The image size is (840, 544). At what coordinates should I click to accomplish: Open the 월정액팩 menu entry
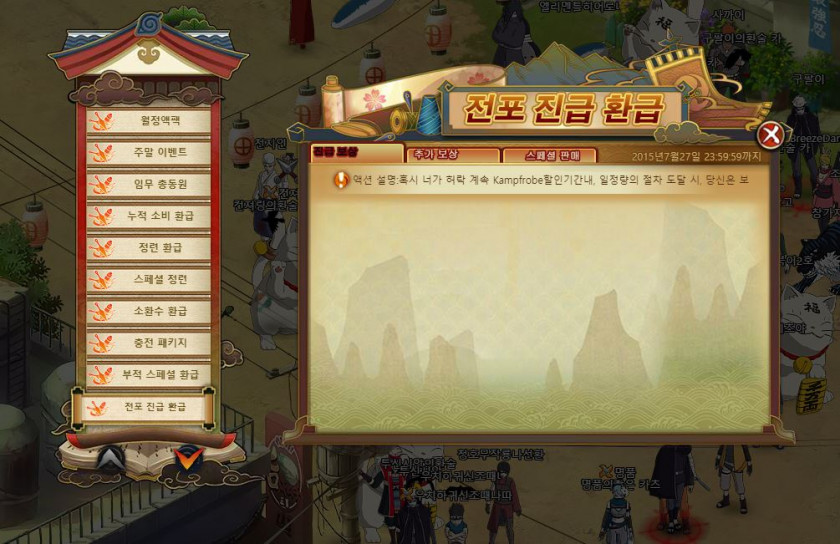149,121
